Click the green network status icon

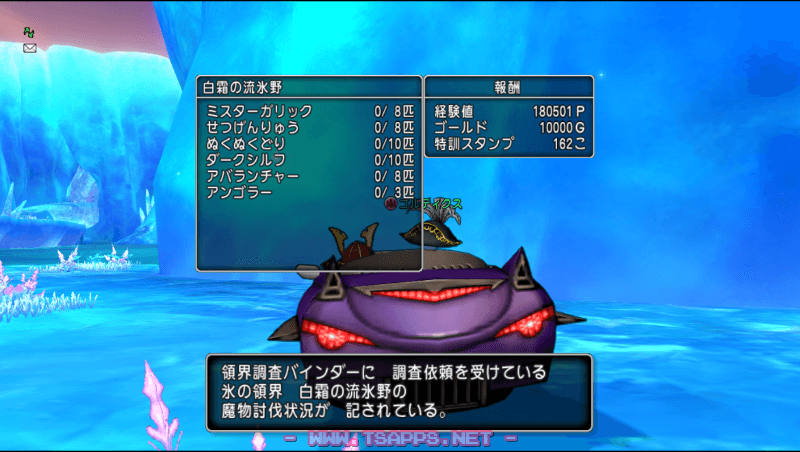[29, 32]
